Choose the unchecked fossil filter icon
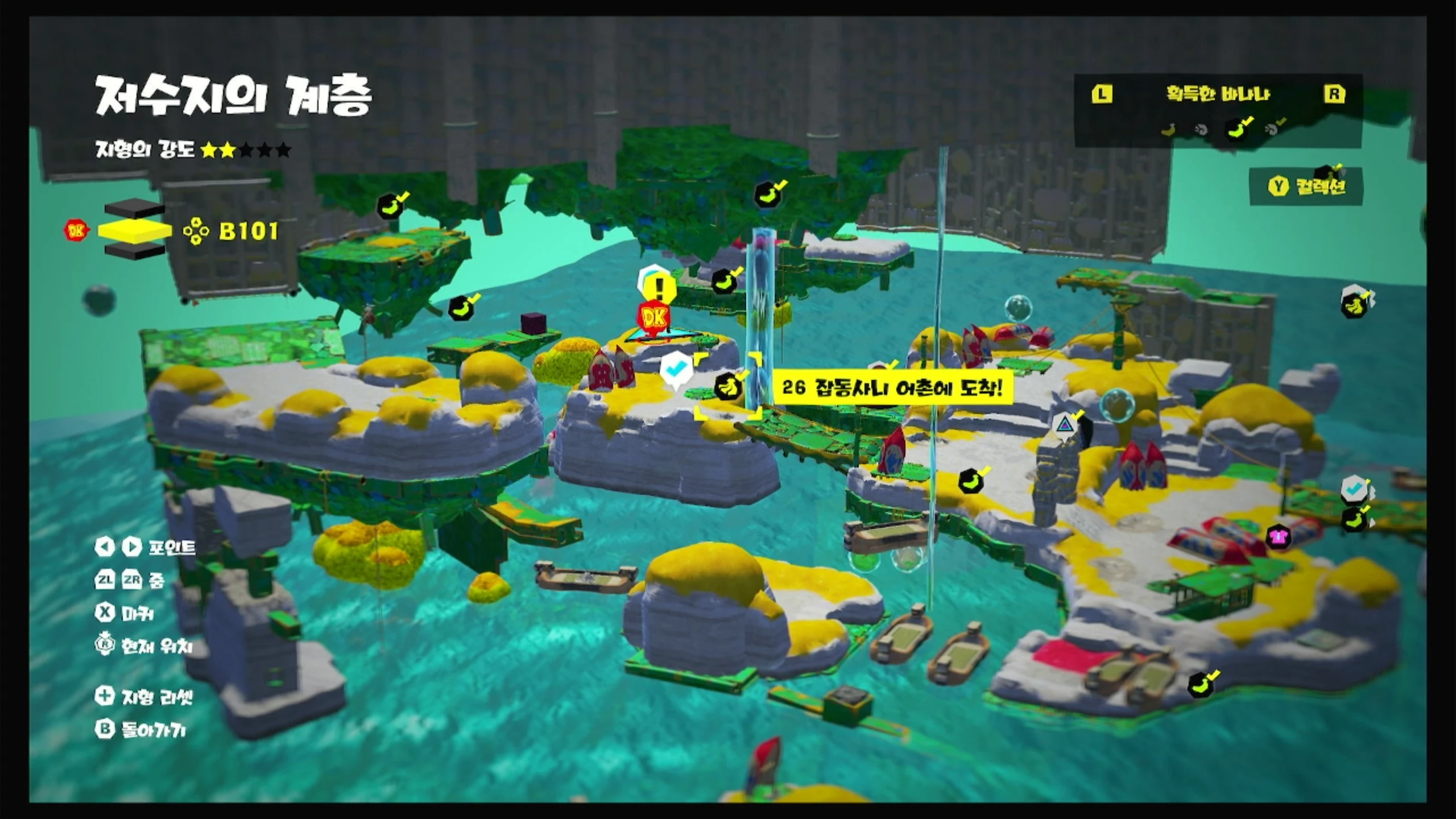 point(1201,130)
